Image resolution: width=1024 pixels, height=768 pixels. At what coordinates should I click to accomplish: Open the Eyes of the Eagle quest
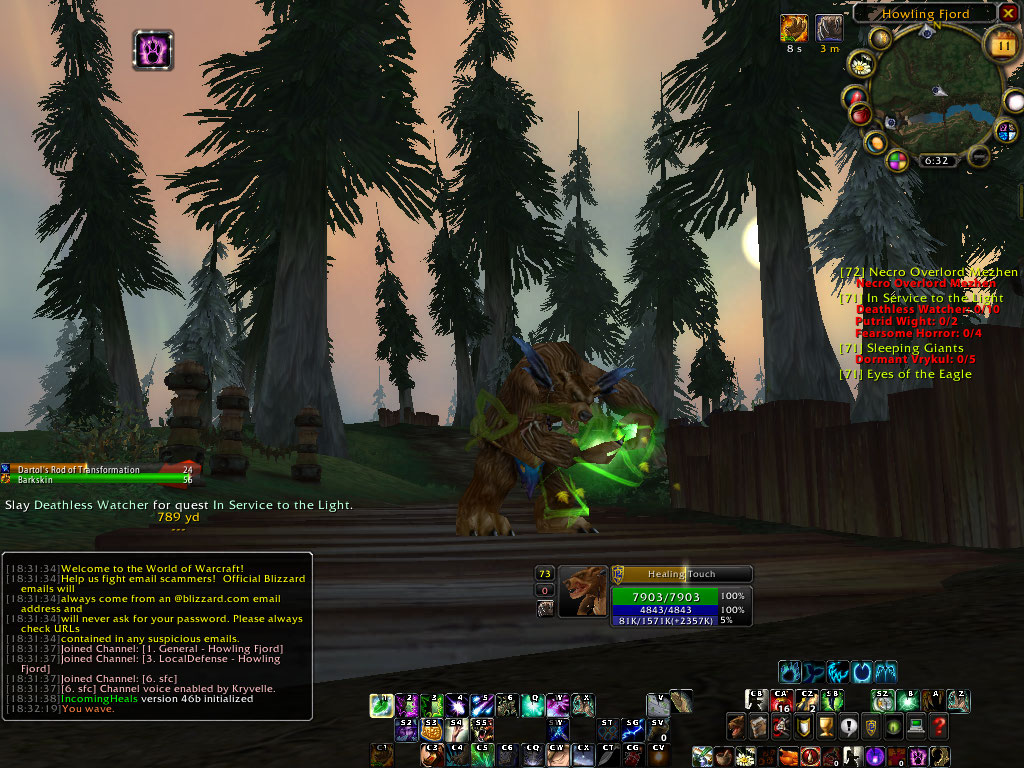click(x=905, y=374)
